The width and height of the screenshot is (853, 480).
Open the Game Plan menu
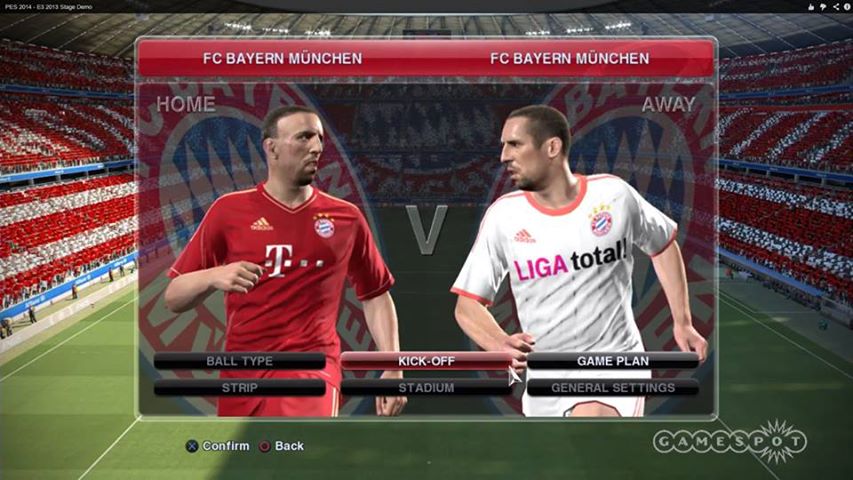tap(612, 361)
